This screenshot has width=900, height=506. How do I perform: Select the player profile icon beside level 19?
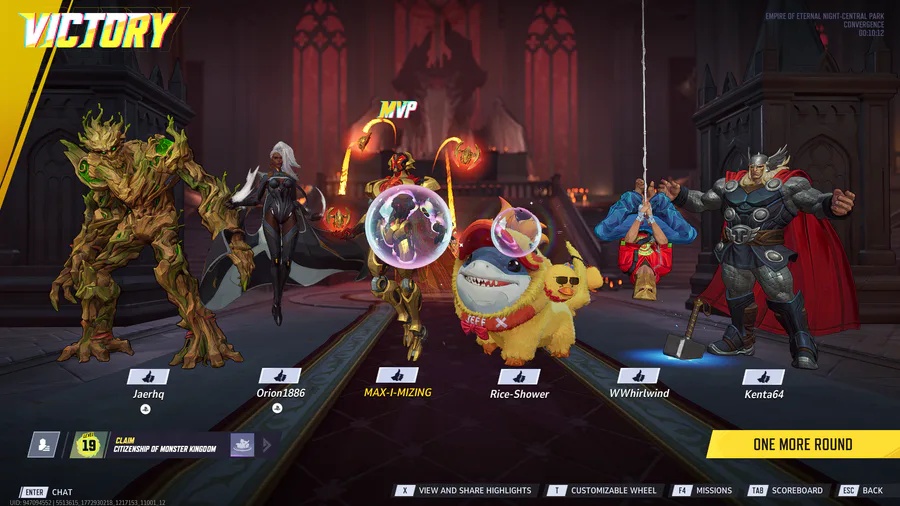(x=43, y=445)
